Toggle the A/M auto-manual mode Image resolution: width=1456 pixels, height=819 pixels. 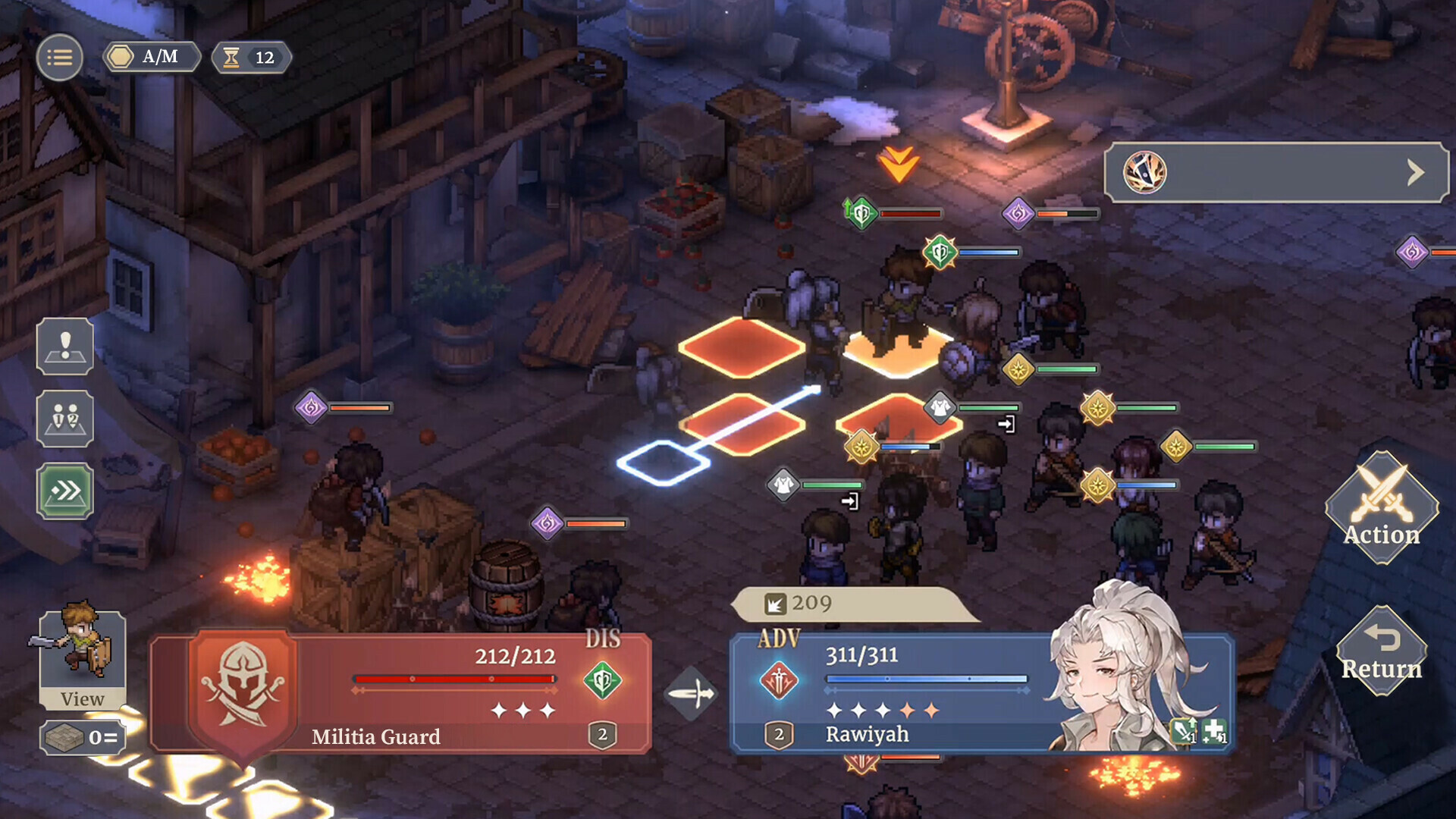click(x=152, y=58)
